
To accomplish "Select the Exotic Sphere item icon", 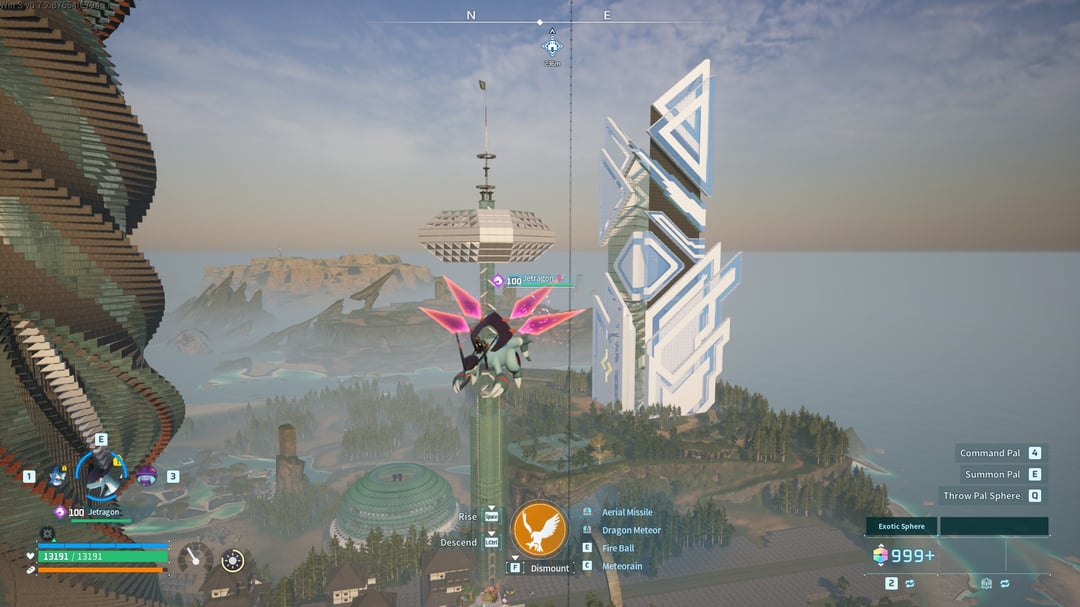I will [x=880, y=555].
